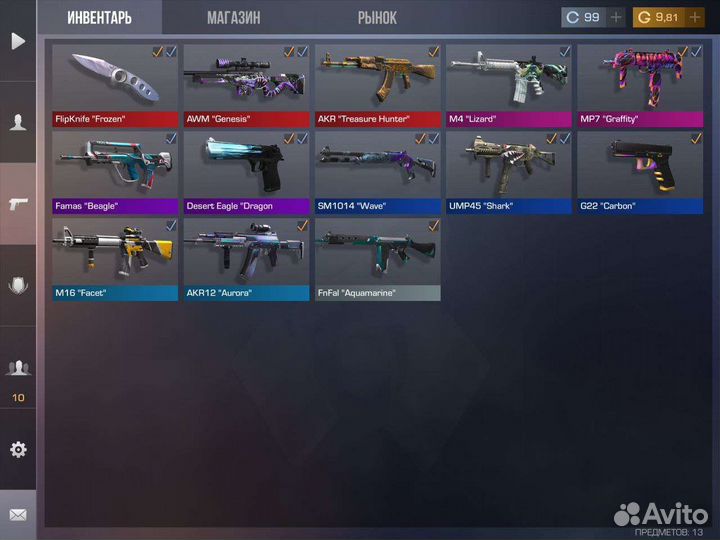Select the Desert Eagle "Dragon" skin
Screen dimensions: 720x540
[x=246, y=172]
